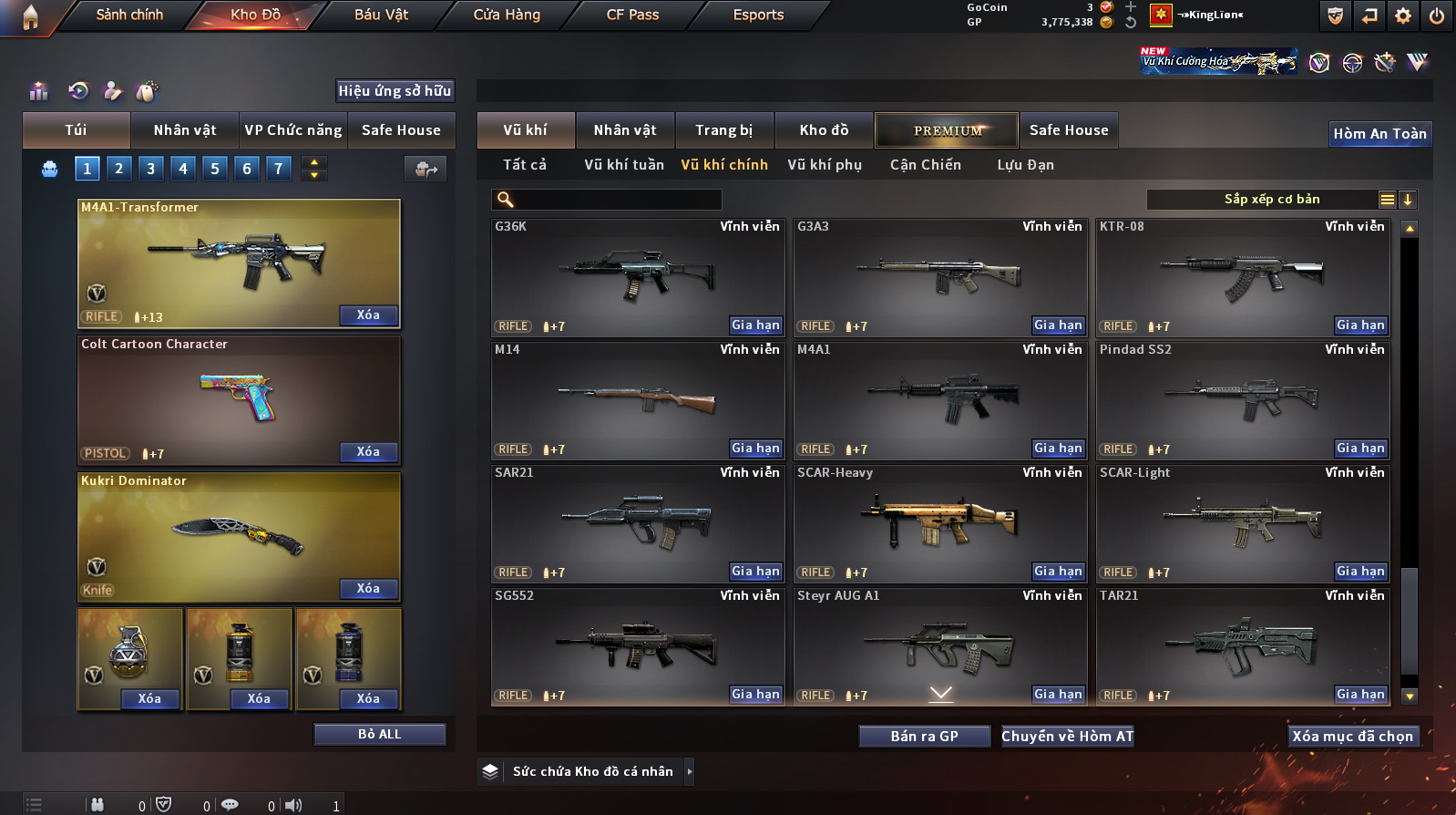Choose the Steyr AUG A1 rifle
The image size is (1456, 815).
(938, 645)
